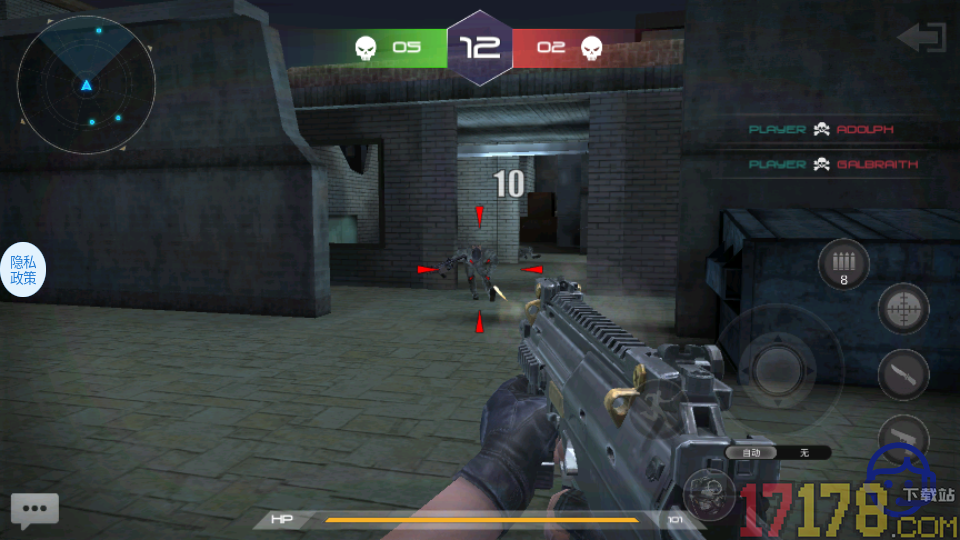Select the 自动 auto fire mode
This screenshot has width=960, height=540.
click(x=751, y=453)
